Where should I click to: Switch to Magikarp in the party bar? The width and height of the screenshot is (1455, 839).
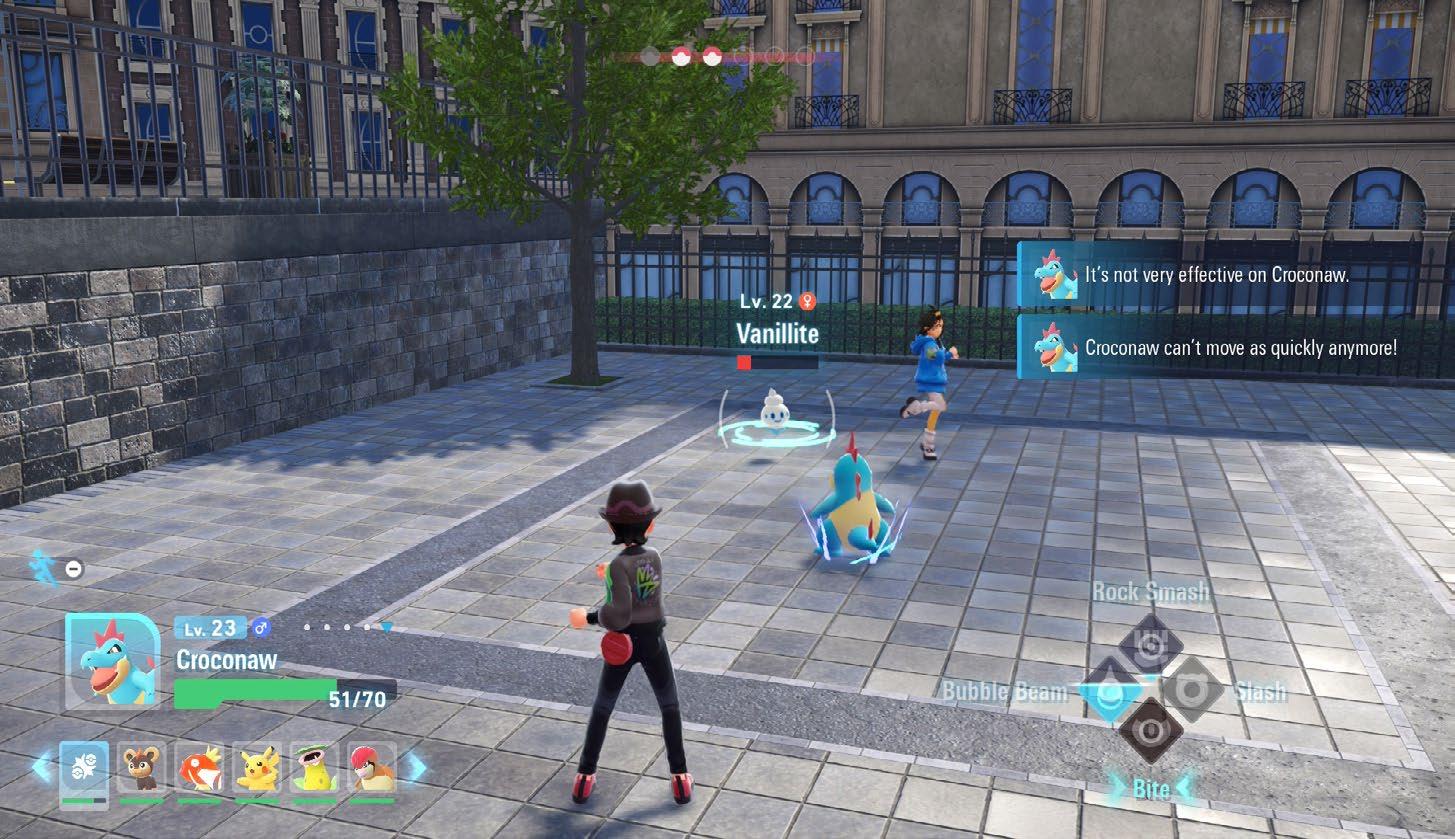[200, 768]
